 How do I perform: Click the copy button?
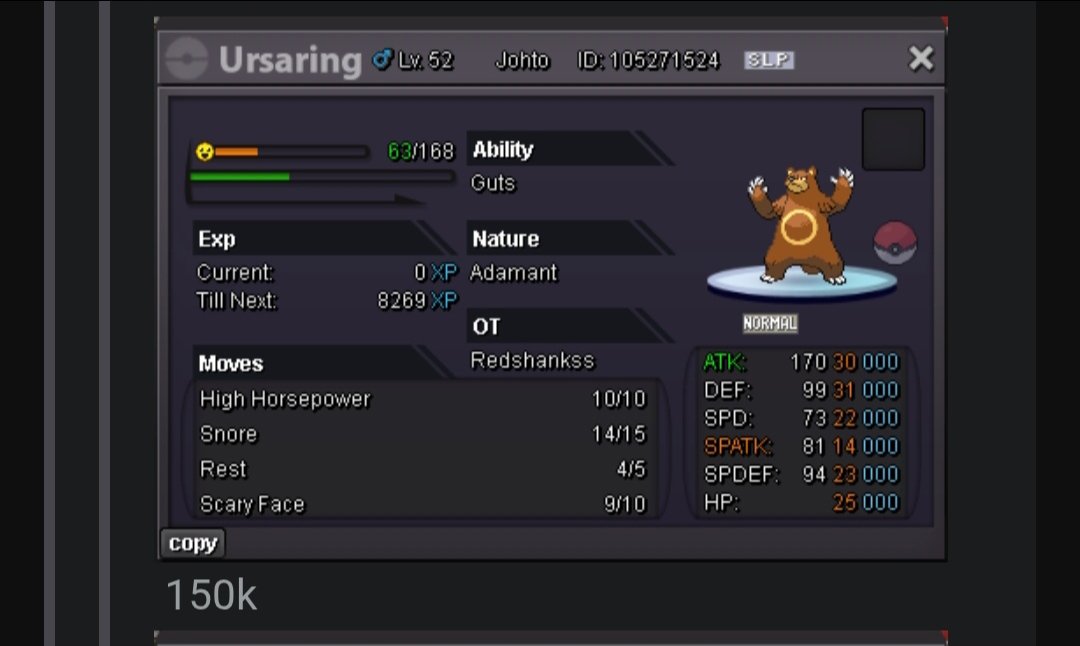point(192,543)
